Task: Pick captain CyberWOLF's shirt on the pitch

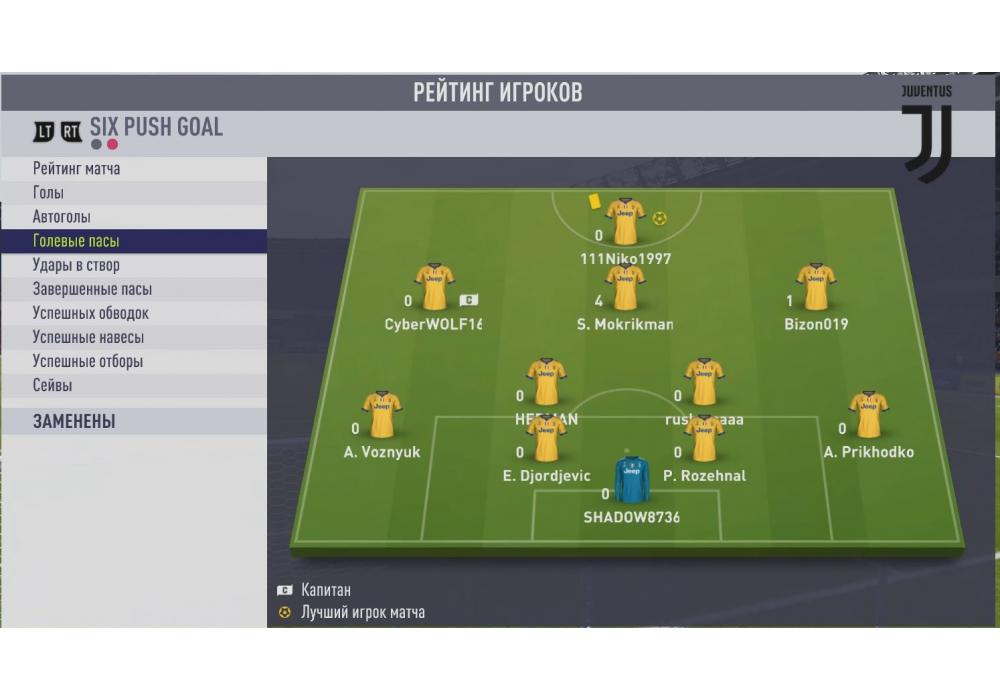Action: click(434, 287)
